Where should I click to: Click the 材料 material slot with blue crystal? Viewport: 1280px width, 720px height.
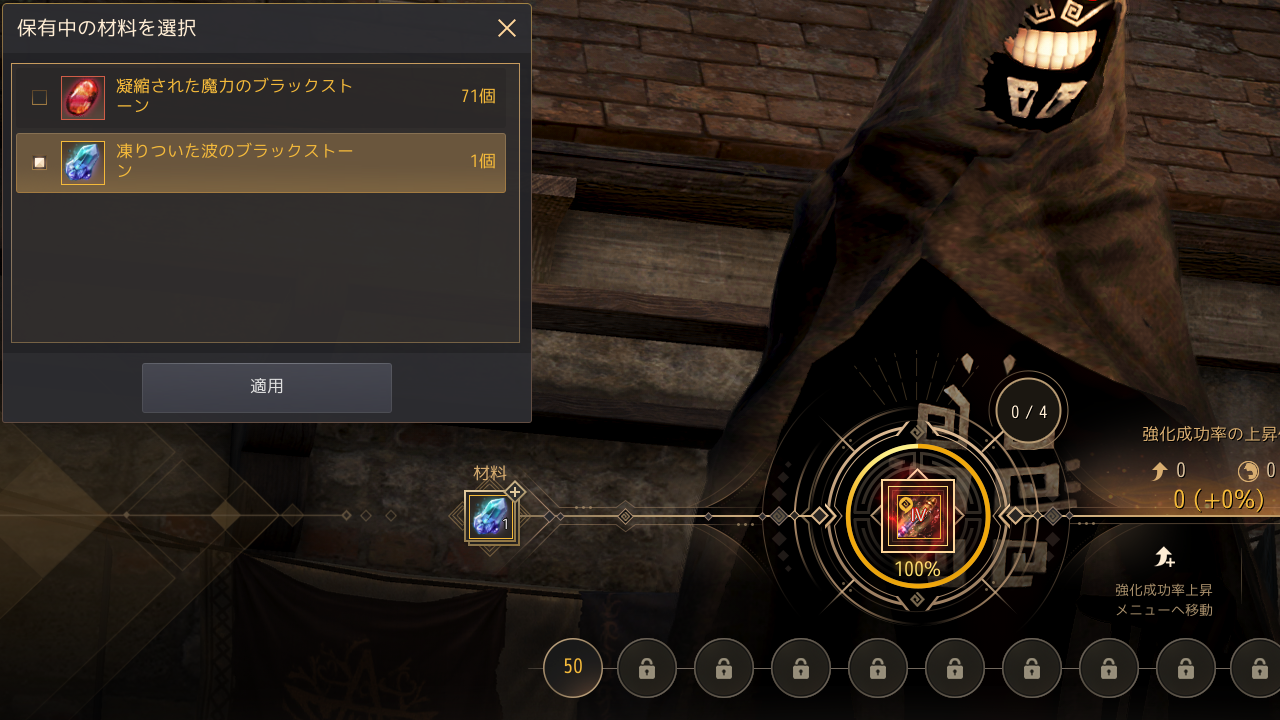(x=490, y=517)
